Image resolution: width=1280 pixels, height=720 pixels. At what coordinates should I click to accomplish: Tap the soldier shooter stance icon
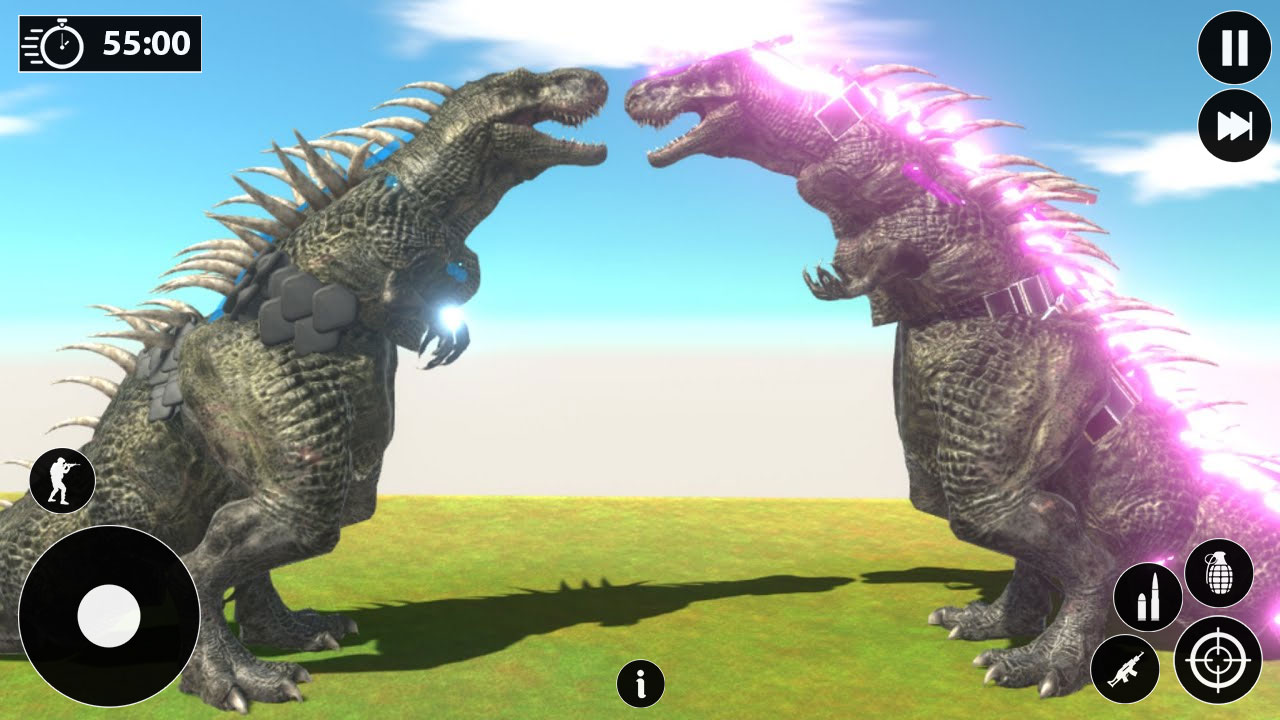63,480
